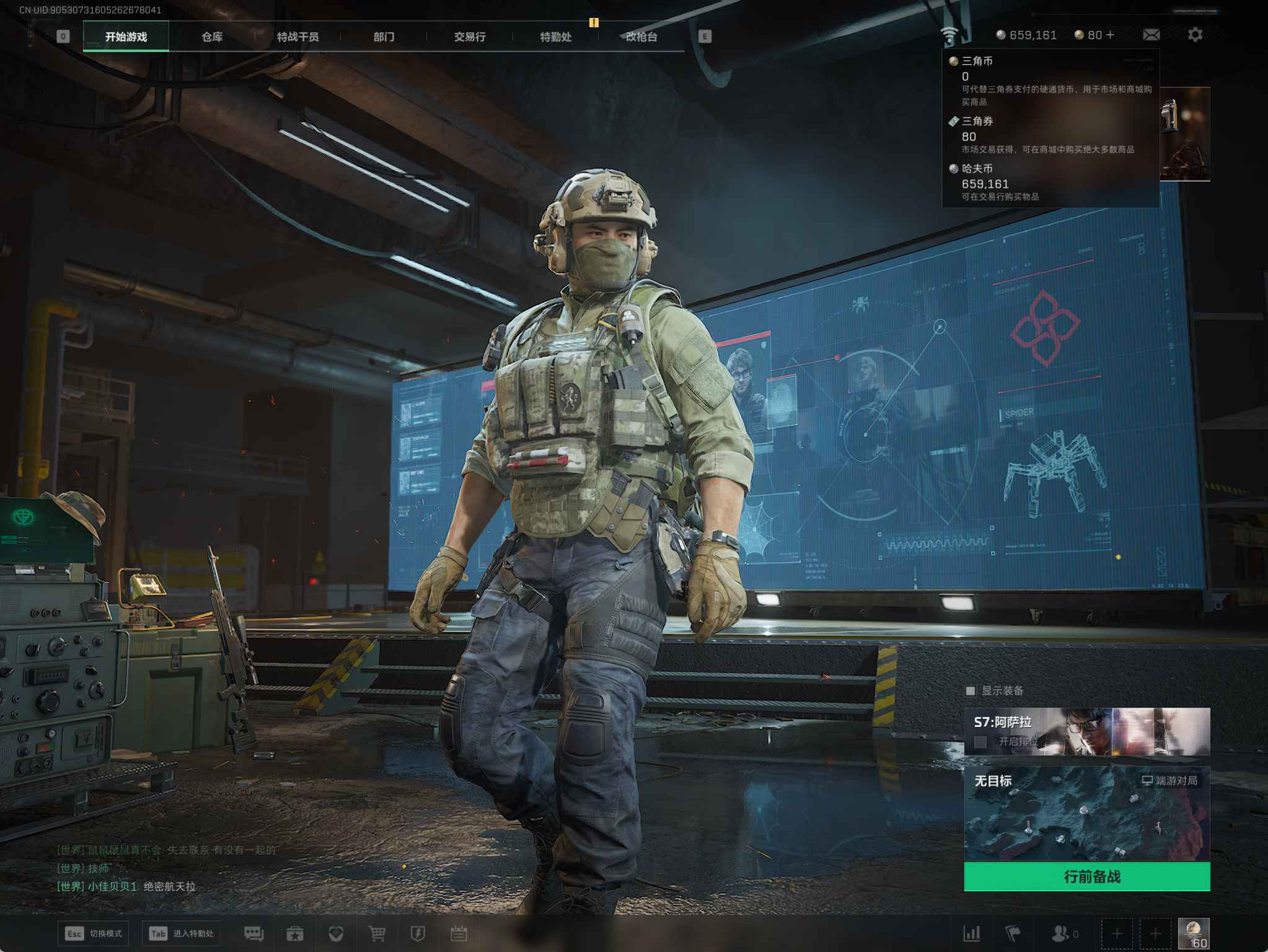The width and height of the screenshot is (1268, 952).
Task: Open the mail envelope icon
Action: [x=1151, y=35]
